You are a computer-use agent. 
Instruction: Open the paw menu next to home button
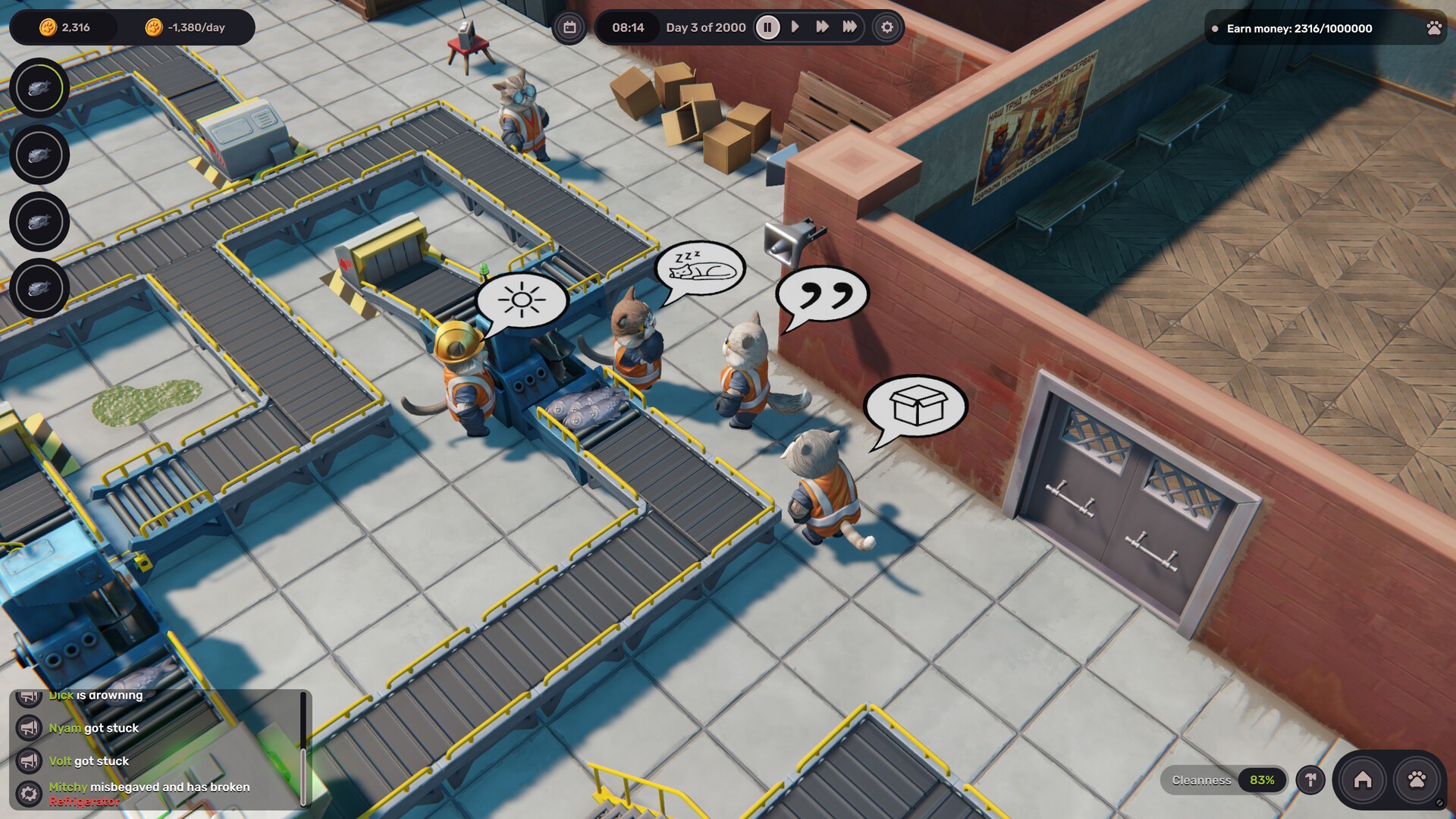tap(1416, 780)
